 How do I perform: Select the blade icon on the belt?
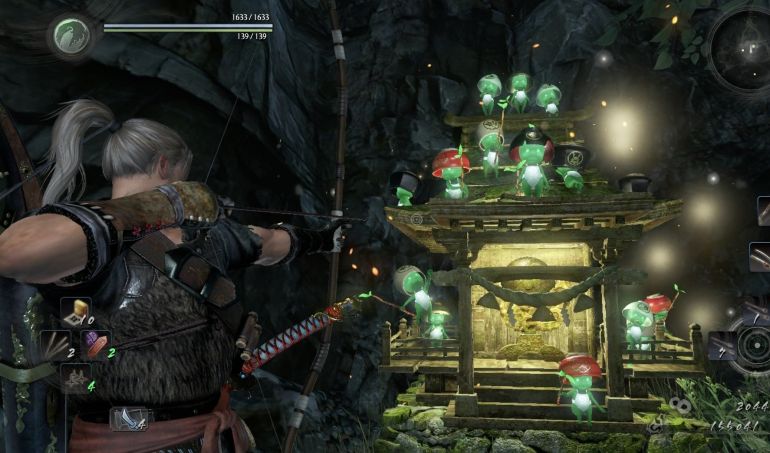[129, 418]
